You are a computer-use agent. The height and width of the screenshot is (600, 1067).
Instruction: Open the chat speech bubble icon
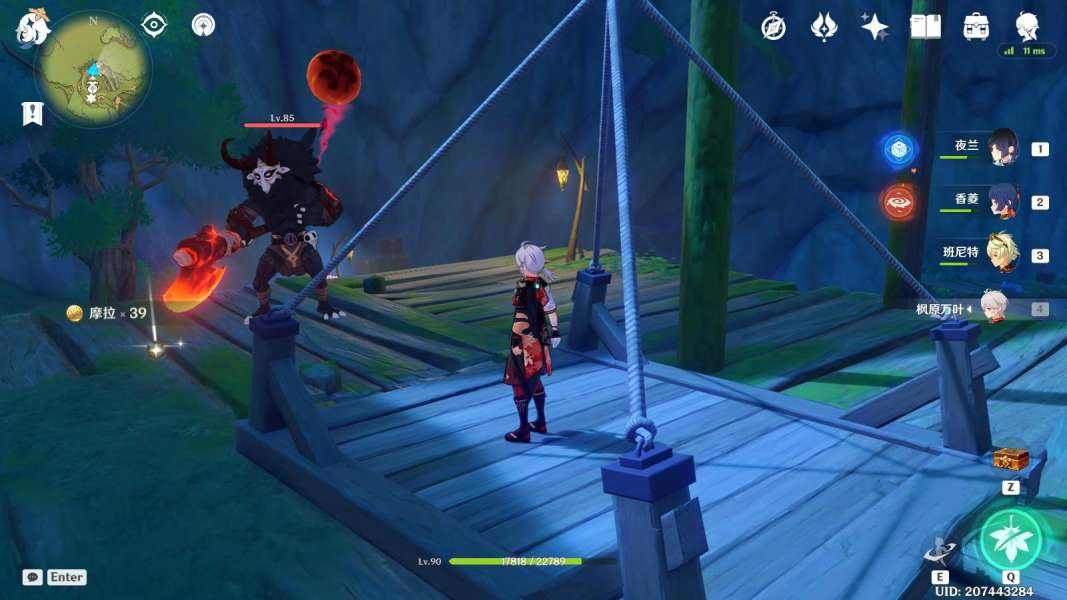33,577
